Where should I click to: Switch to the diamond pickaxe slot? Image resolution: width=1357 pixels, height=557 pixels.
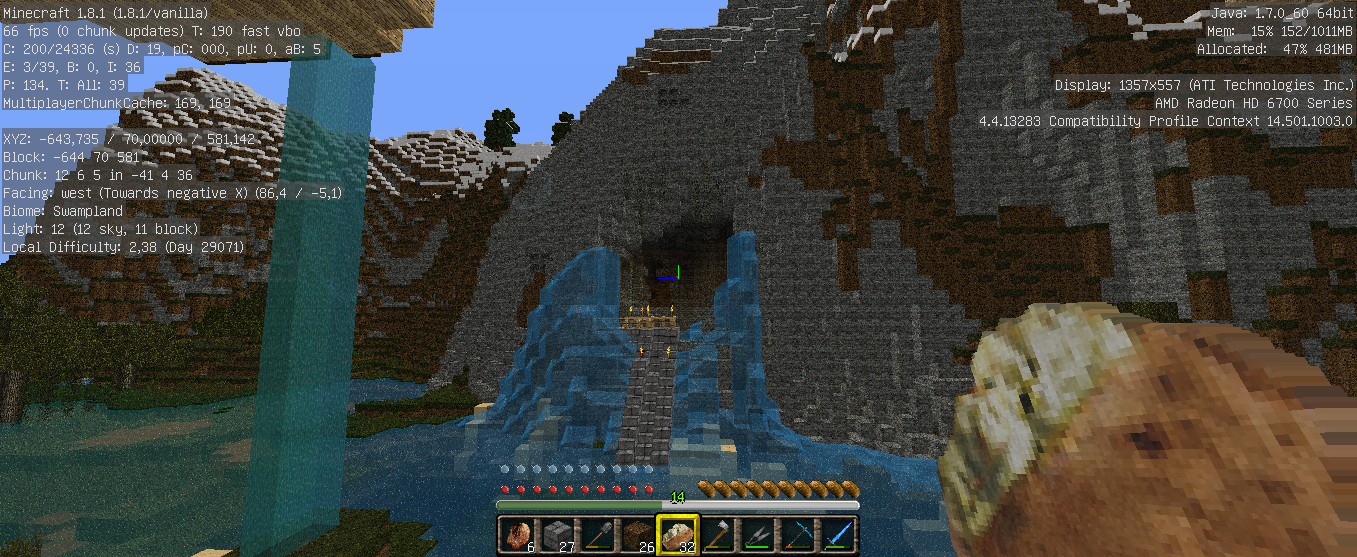click(x=797, y=535)
